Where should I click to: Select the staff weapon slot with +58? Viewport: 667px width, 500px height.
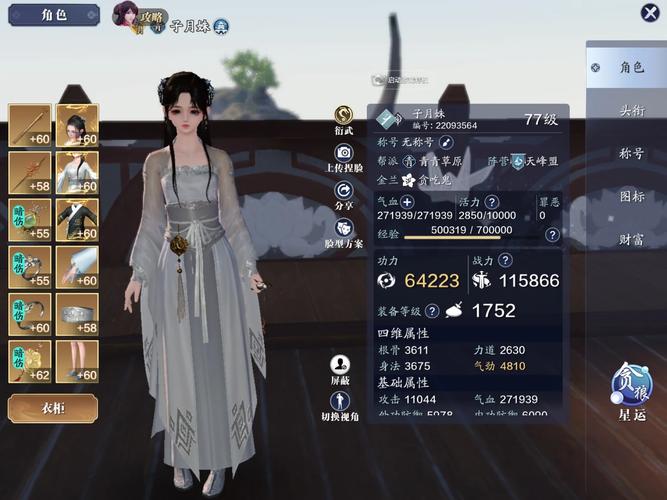pos(29,172)
